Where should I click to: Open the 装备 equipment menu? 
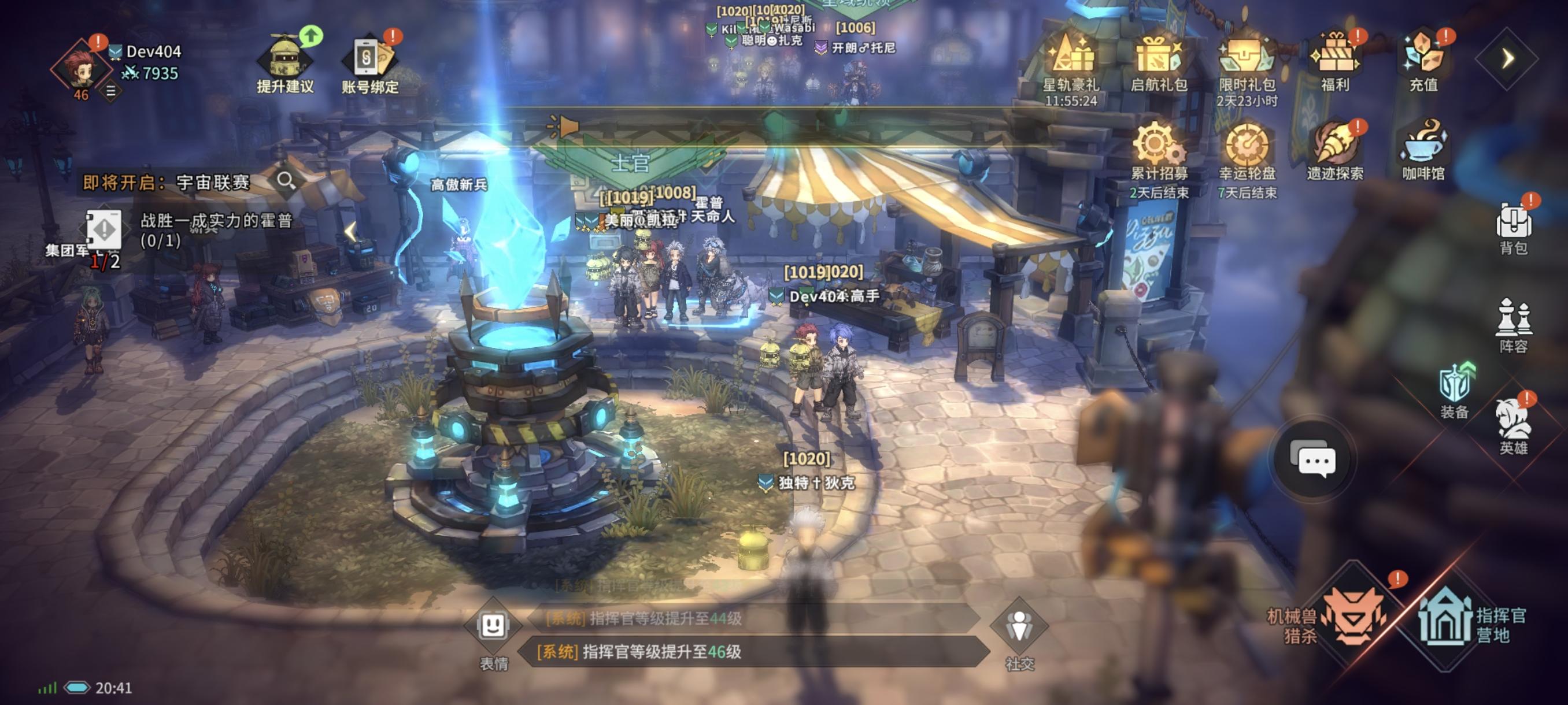click(x=1455, y=391)
